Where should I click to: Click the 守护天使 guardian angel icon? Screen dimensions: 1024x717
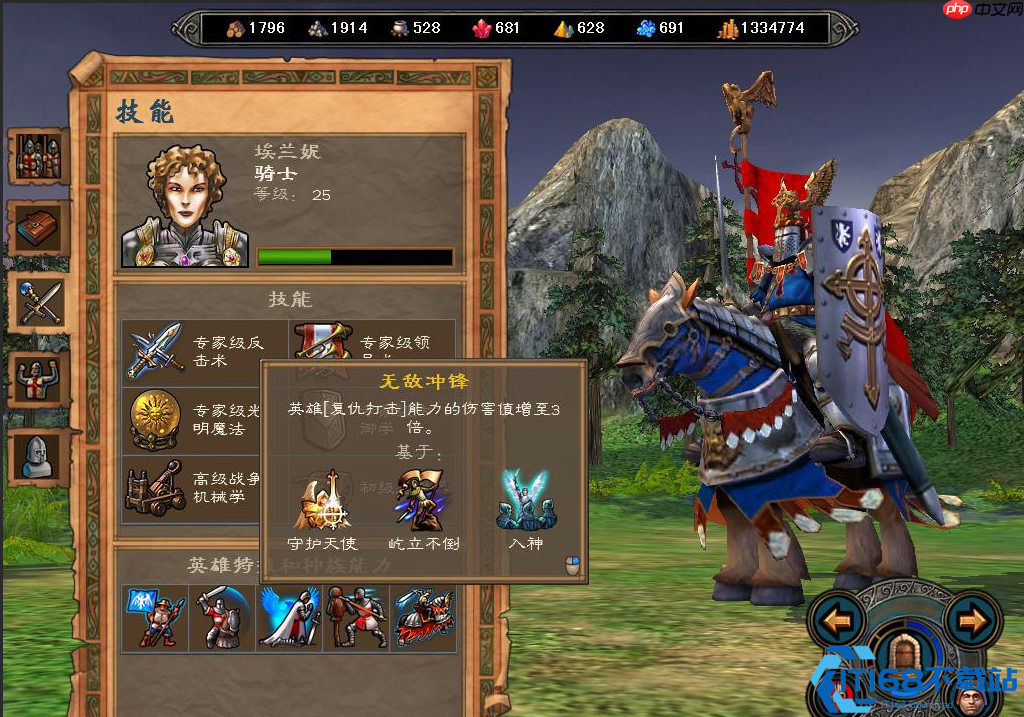pos(320,500)
